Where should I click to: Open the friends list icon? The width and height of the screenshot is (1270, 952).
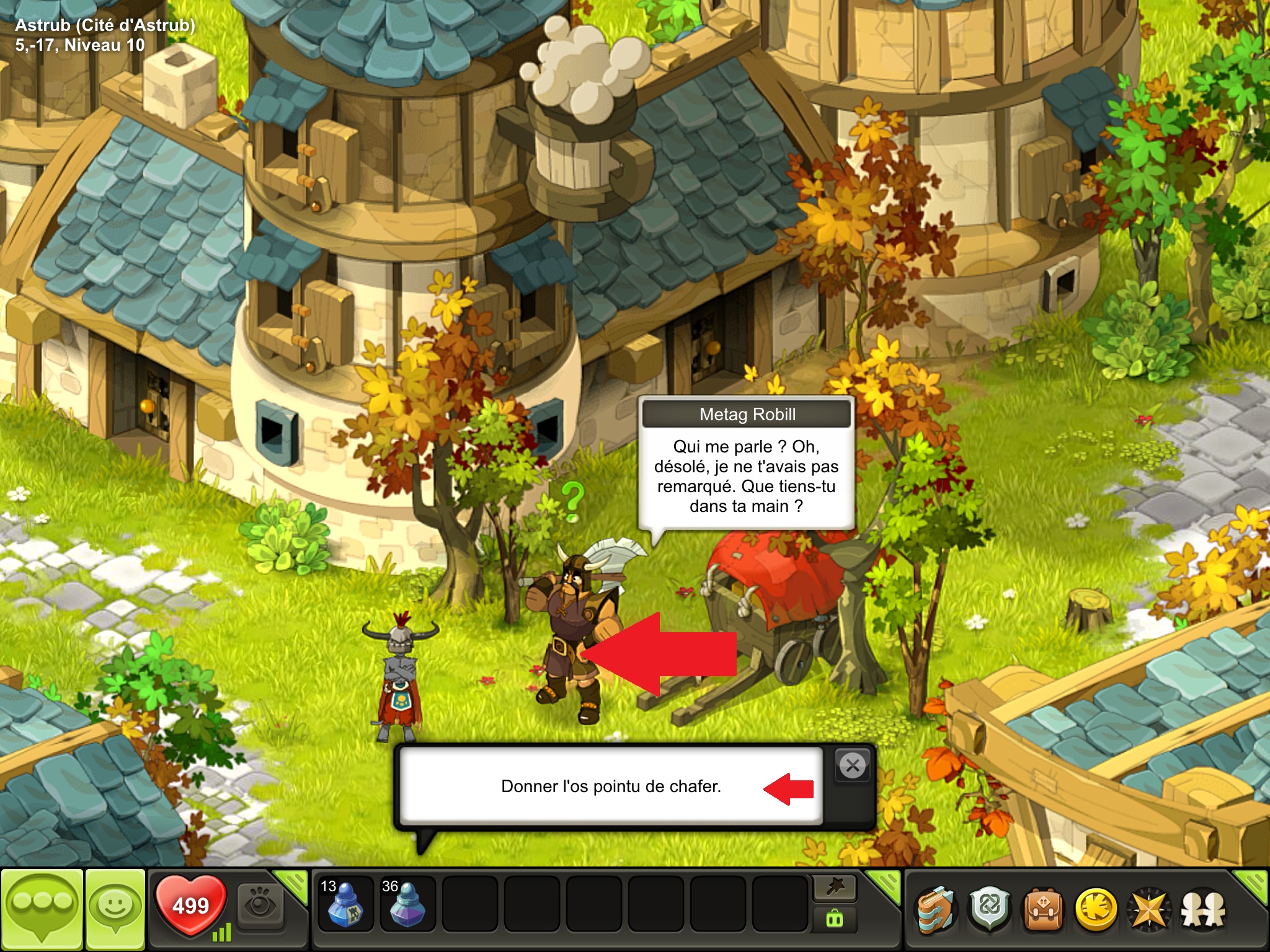pos(1202,909)
